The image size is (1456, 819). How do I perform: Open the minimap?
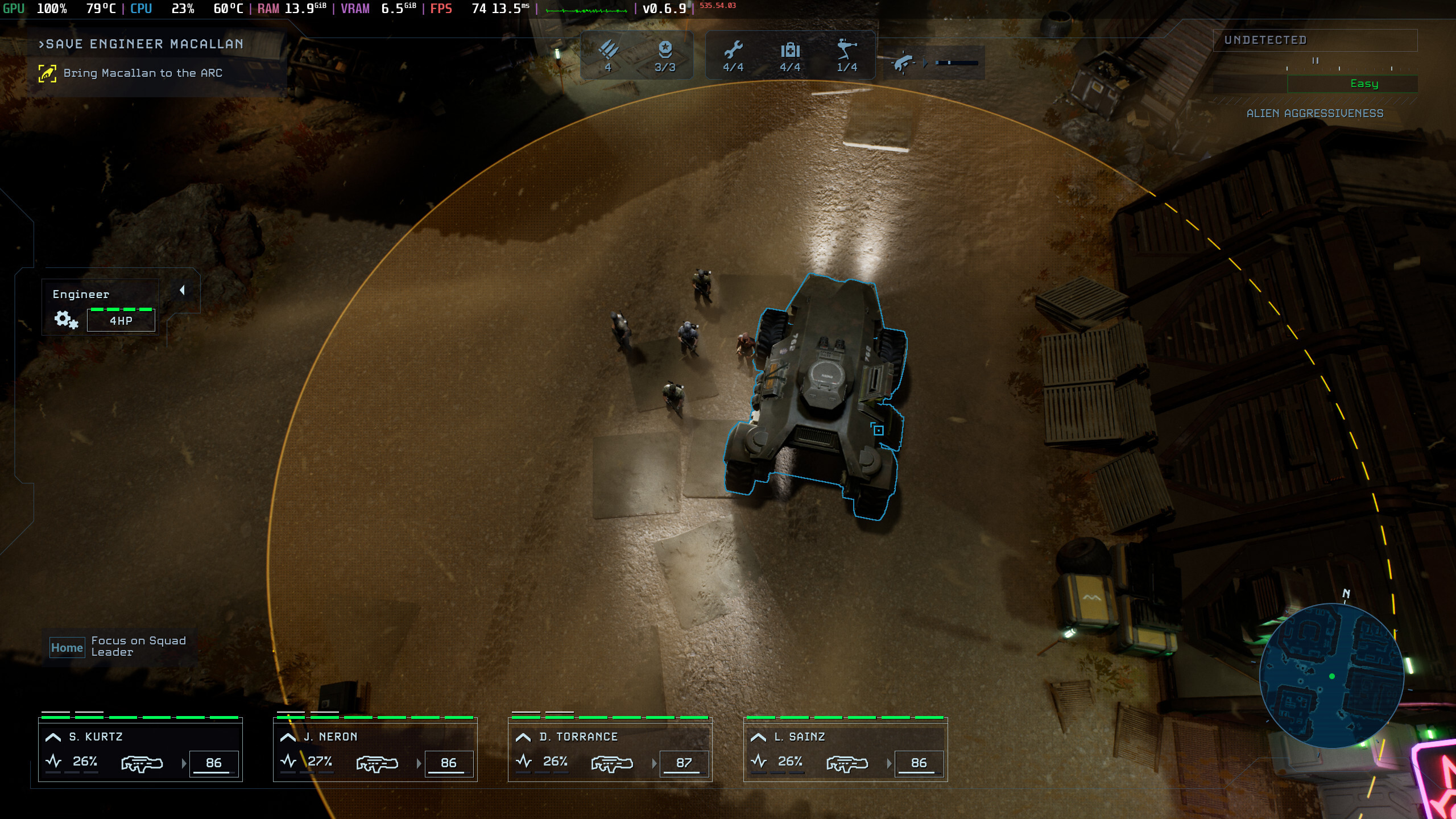pyautogui.click(x=1331, y=676)
